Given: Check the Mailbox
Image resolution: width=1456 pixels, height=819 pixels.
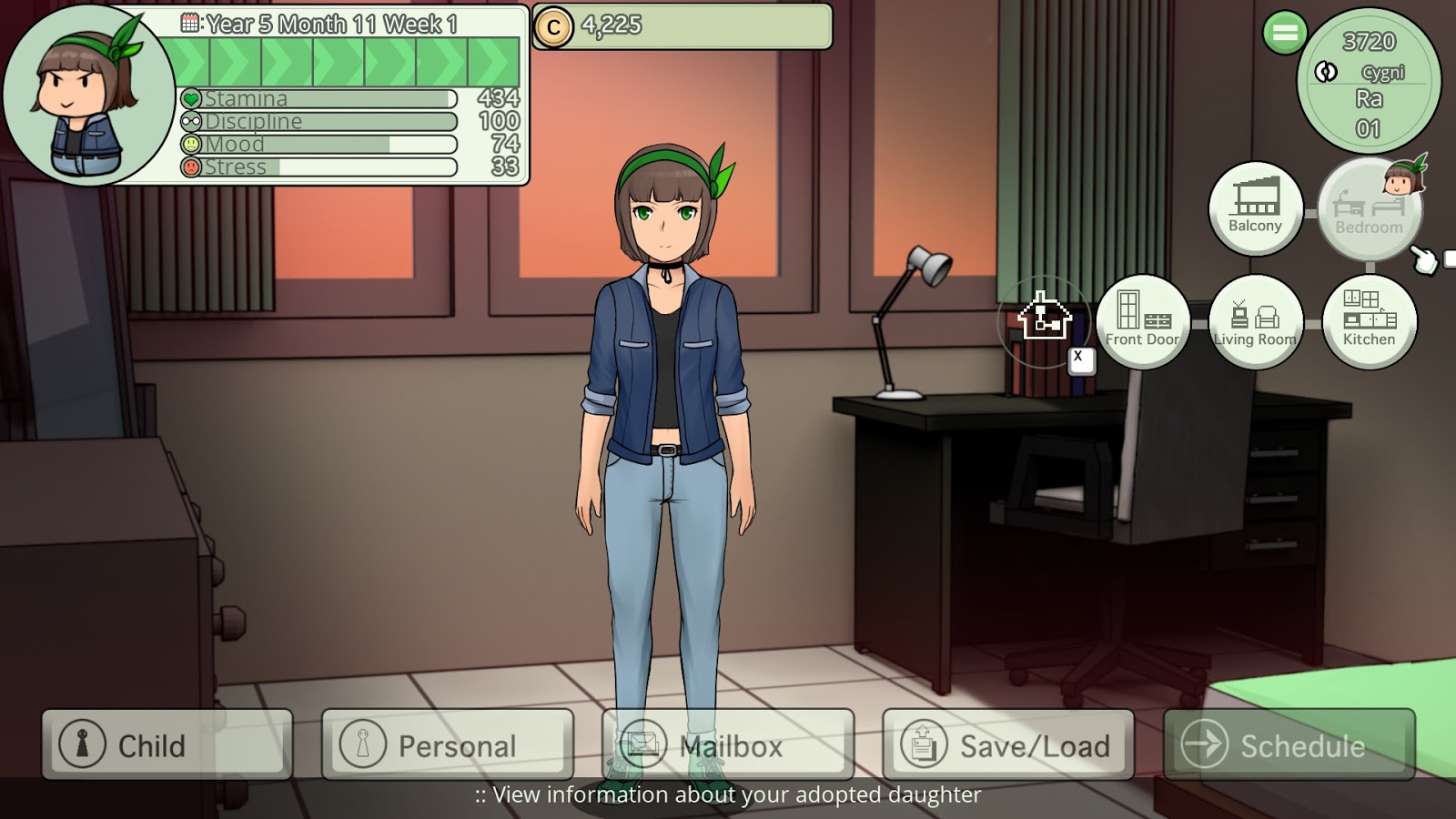Looking at the screenshot, I should 728,744.
